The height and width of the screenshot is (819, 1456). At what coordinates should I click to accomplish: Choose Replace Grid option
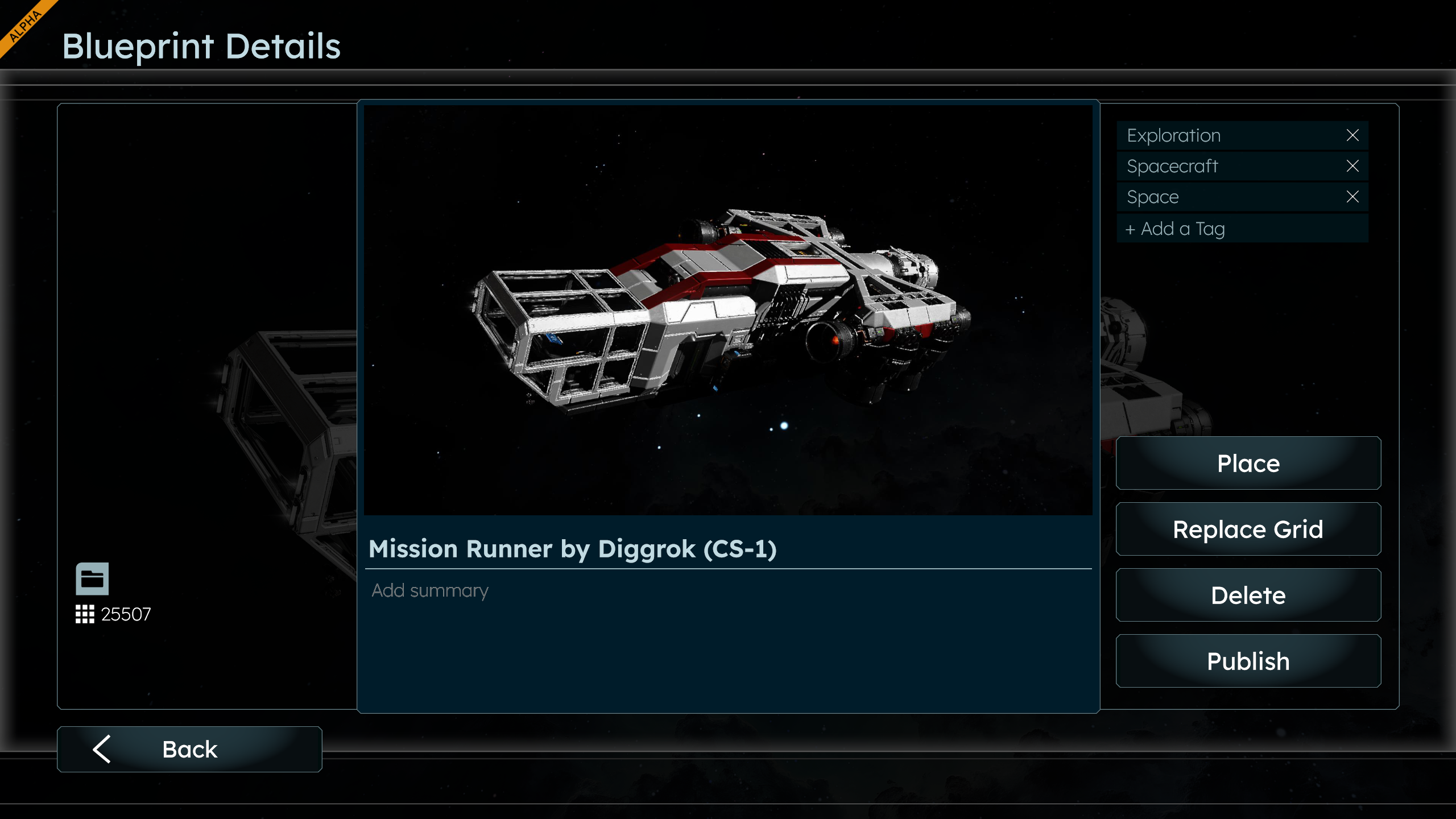pos(1248,529)
